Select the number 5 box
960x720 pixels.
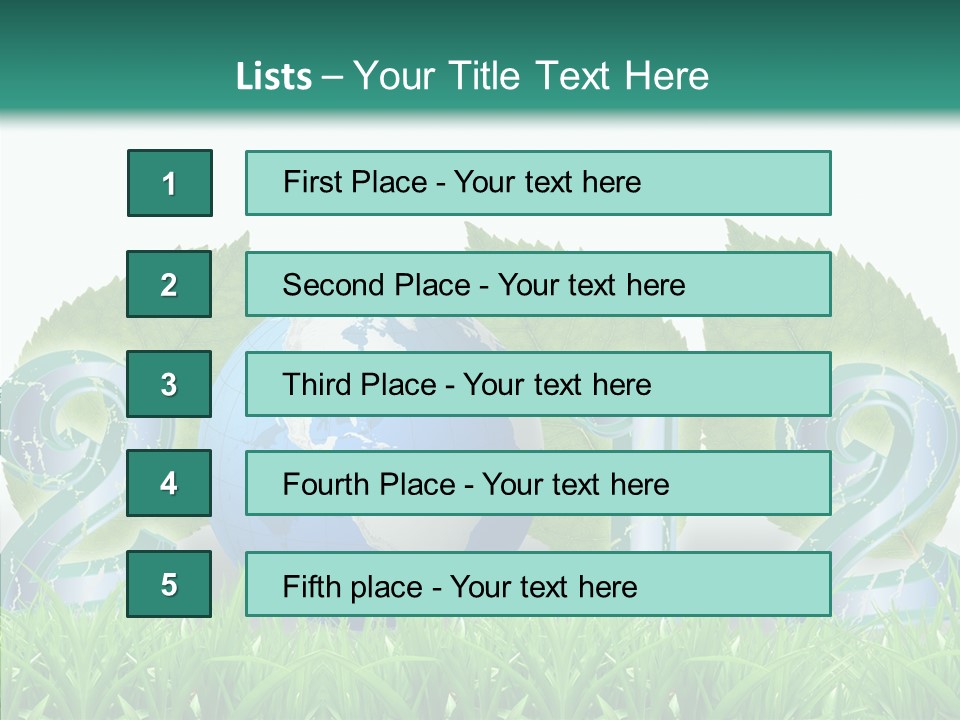tap(170, 584)
